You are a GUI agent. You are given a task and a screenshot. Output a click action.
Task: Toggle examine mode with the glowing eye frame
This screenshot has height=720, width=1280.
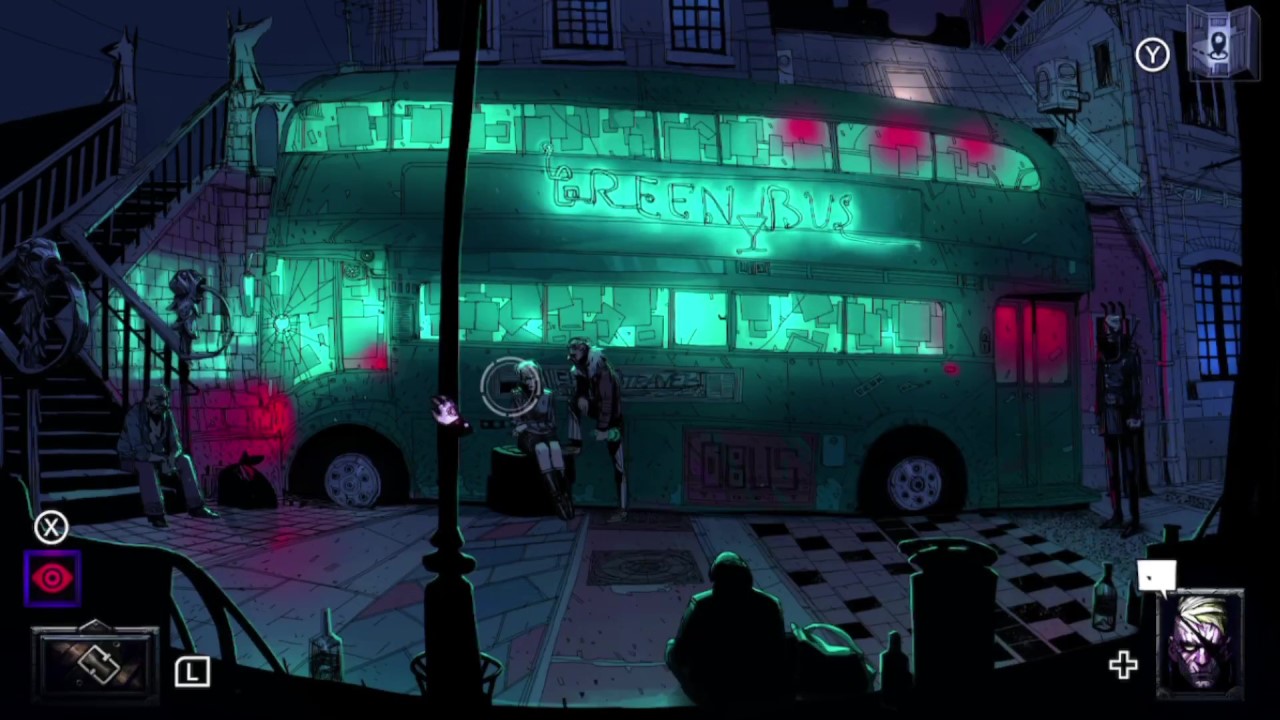(53, 578)
